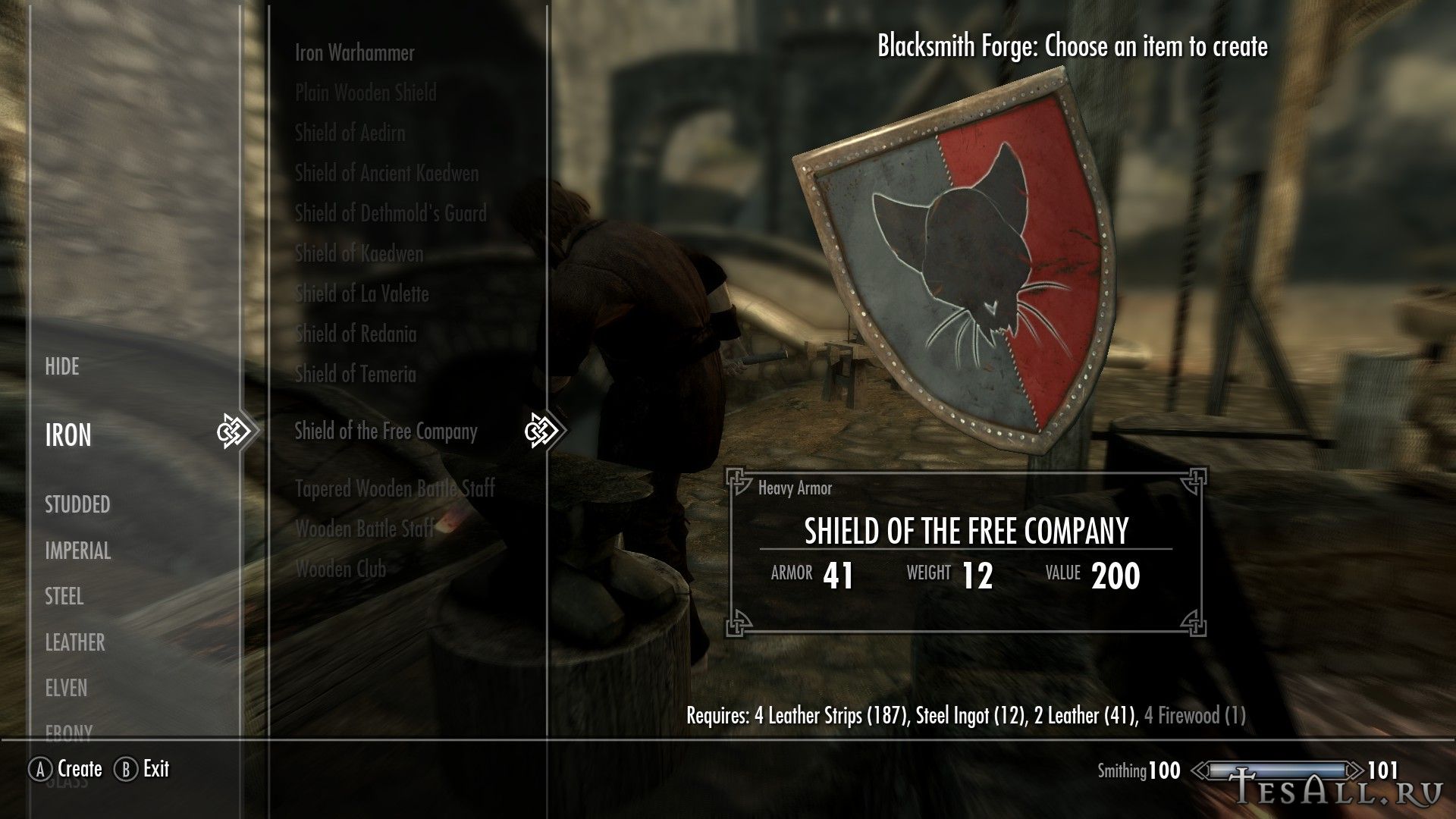Image resolution: width=1456 pixels, height=819 pixels.
Task: Select the Shield of Kaedwen item
Action: 359,254
